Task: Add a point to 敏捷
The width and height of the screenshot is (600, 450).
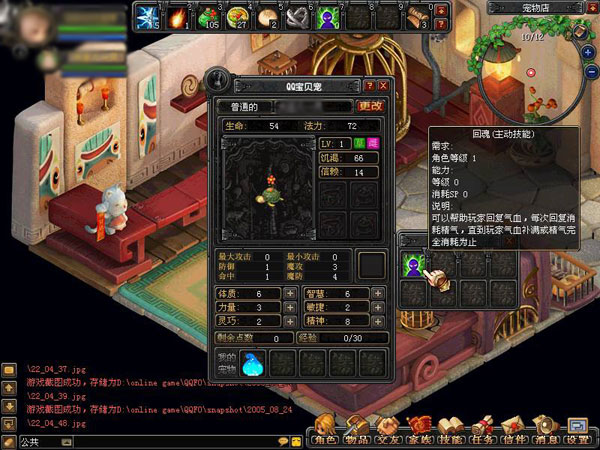Action: point(376,308)
